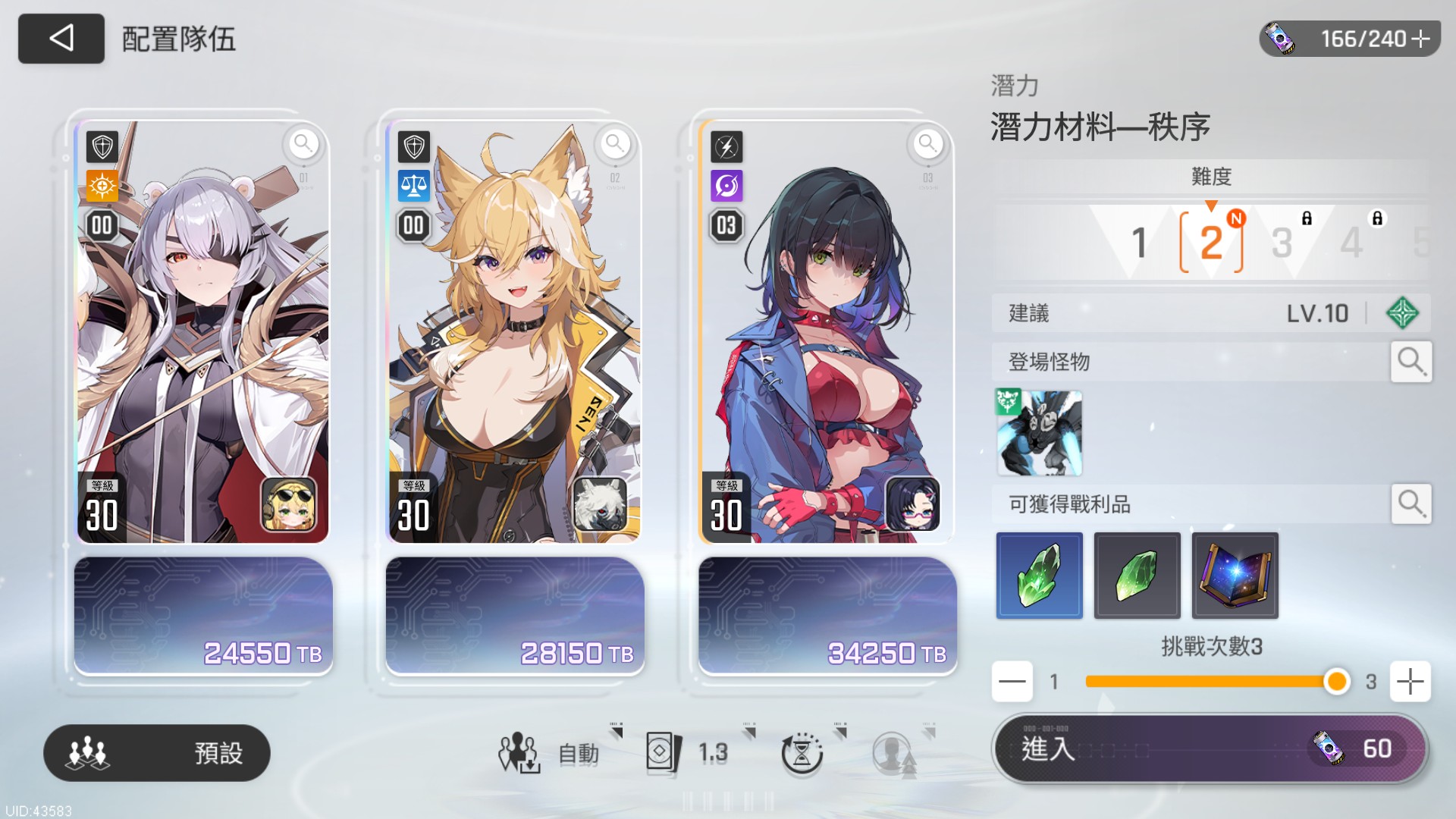Inspect the fox-eared character with the magnifier
1456x819 pixels.
(x=615, y=143)
